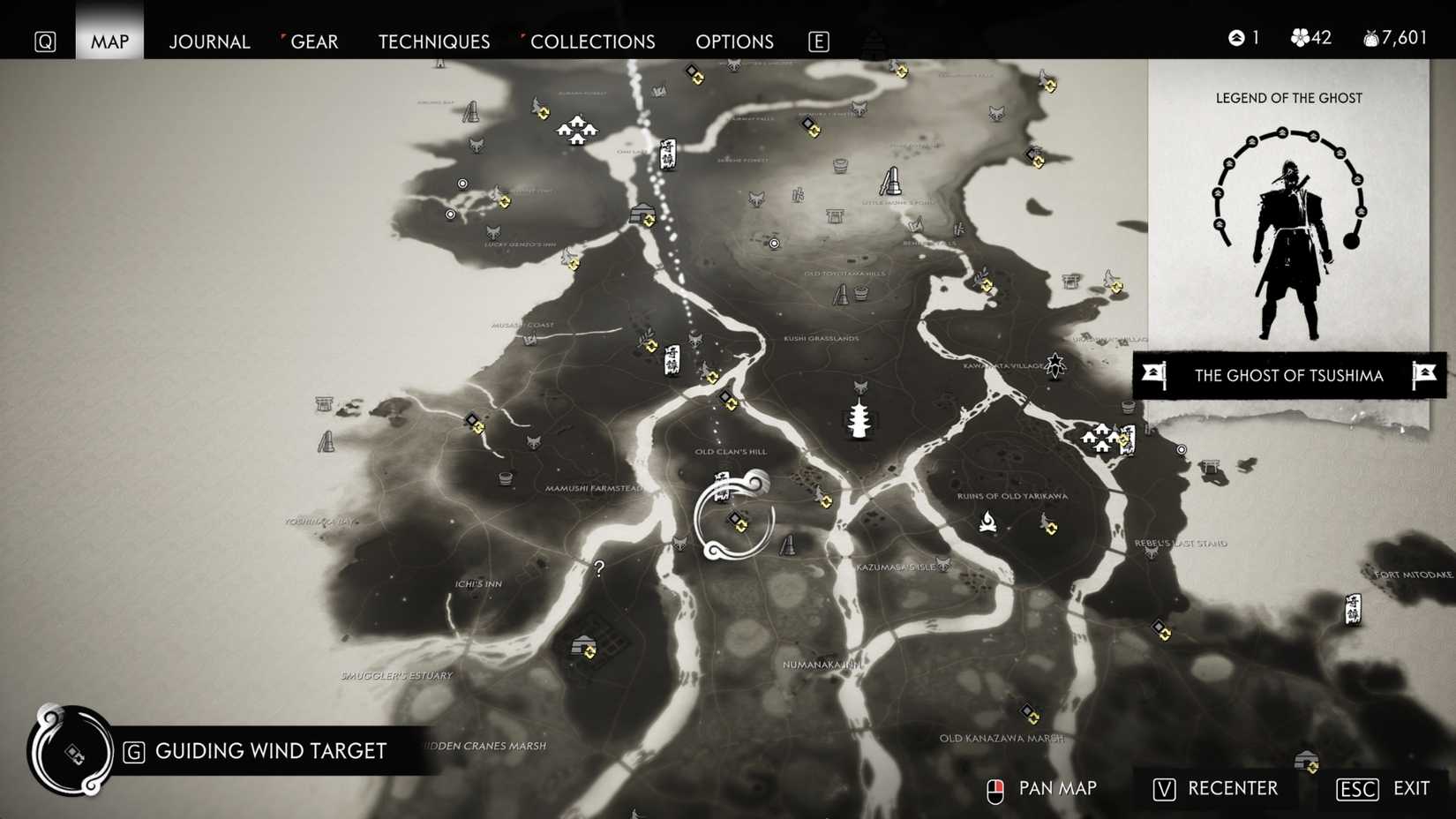Click the question mark marker near Ichi's Inn
Viewport: 1456px width, 819px height.
[x=600, y=569]
